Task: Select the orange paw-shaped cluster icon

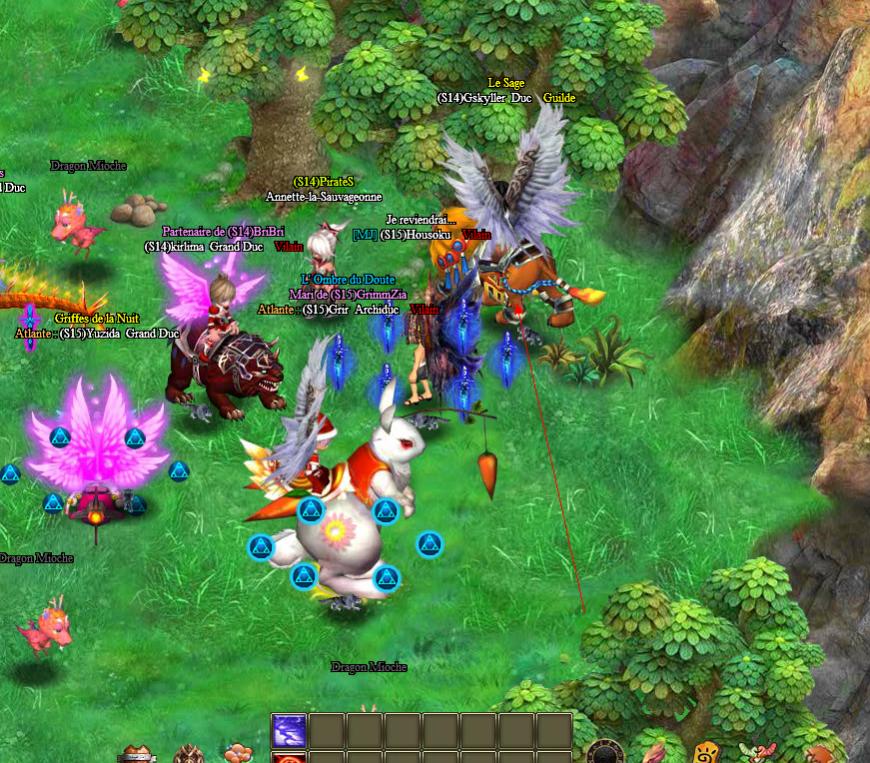Action: (238, 753)
